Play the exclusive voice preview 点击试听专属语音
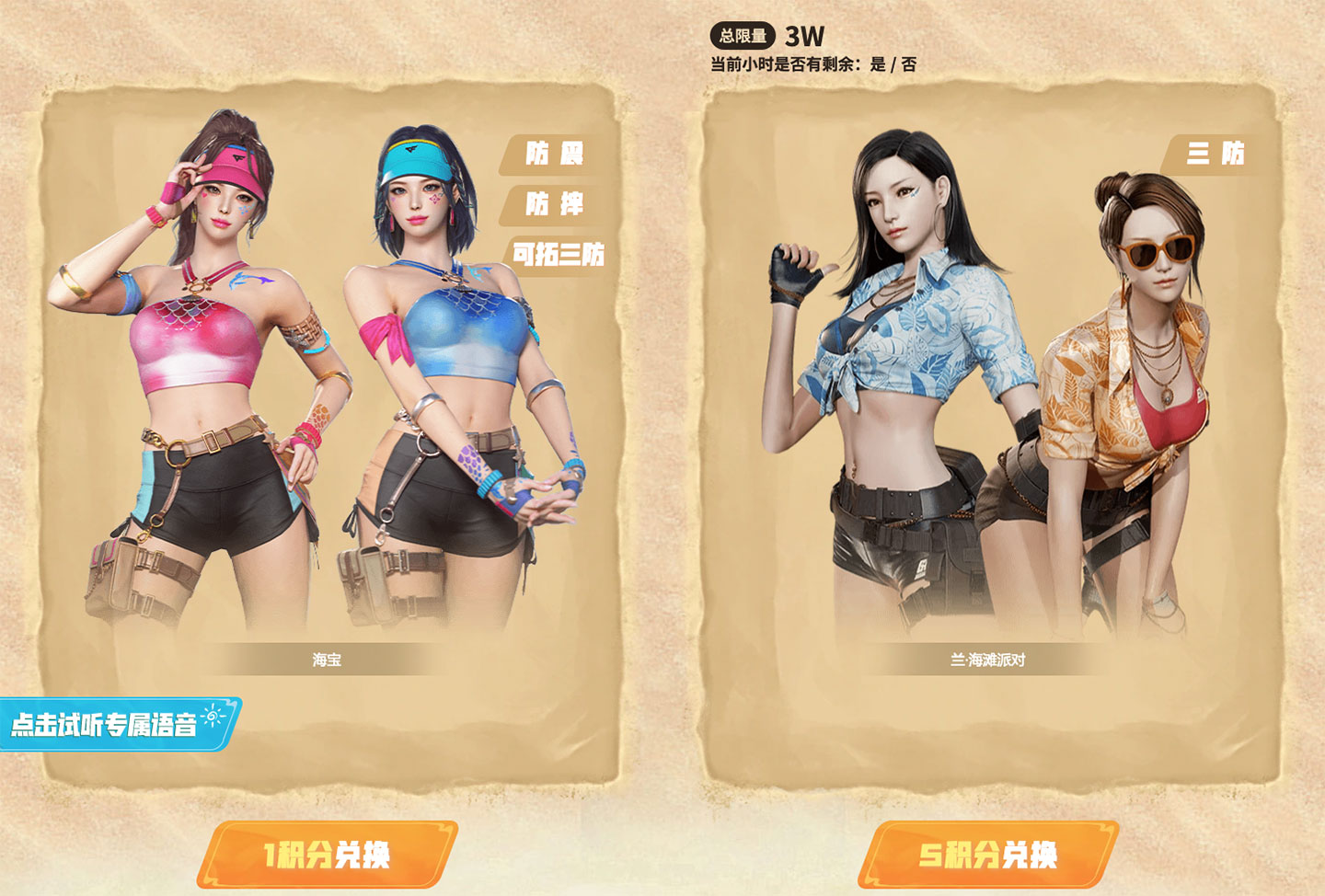The image size is (1325, 896). click(x=118, y=724)
